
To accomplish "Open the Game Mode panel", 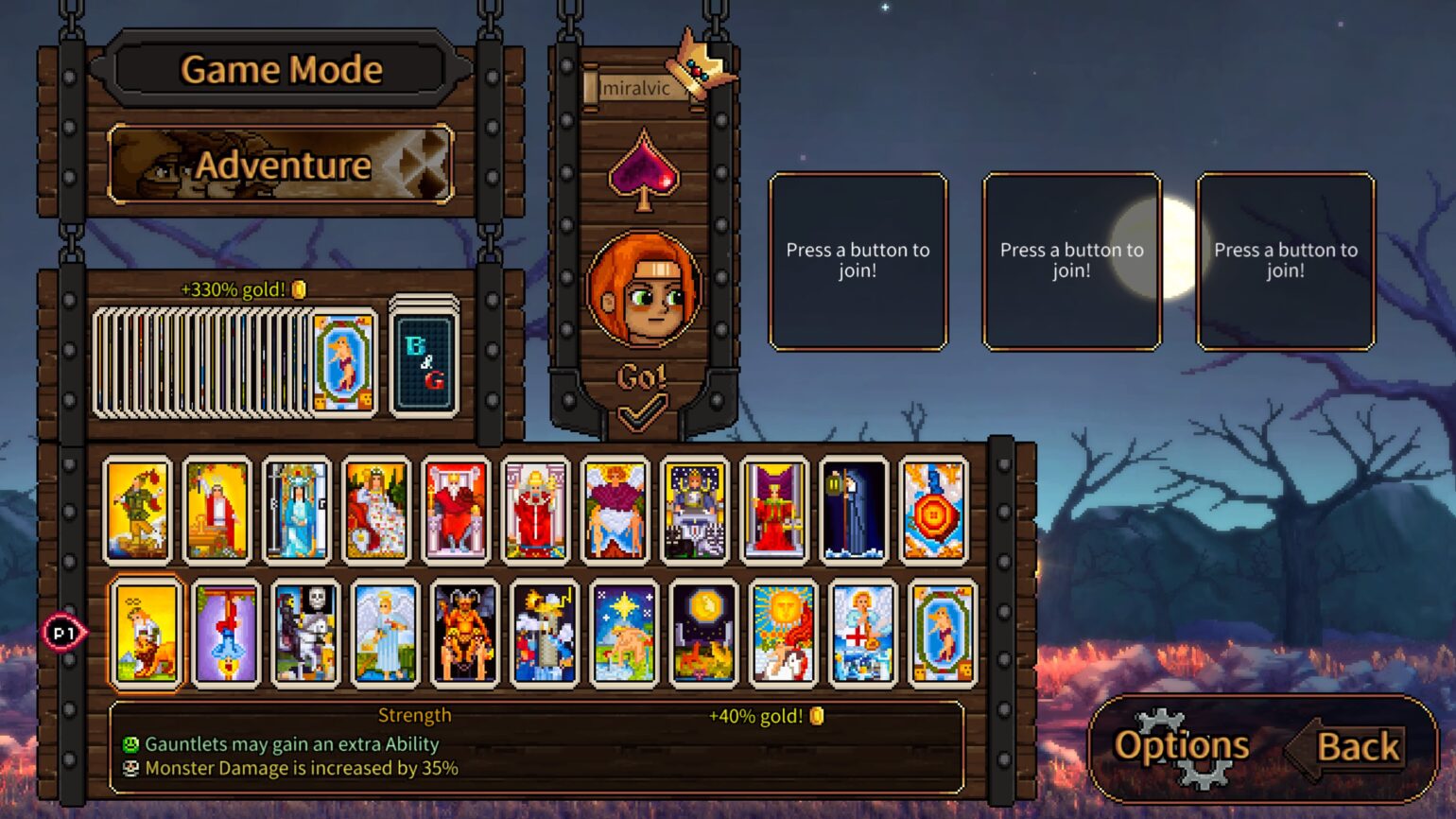I will coord(281,68).
